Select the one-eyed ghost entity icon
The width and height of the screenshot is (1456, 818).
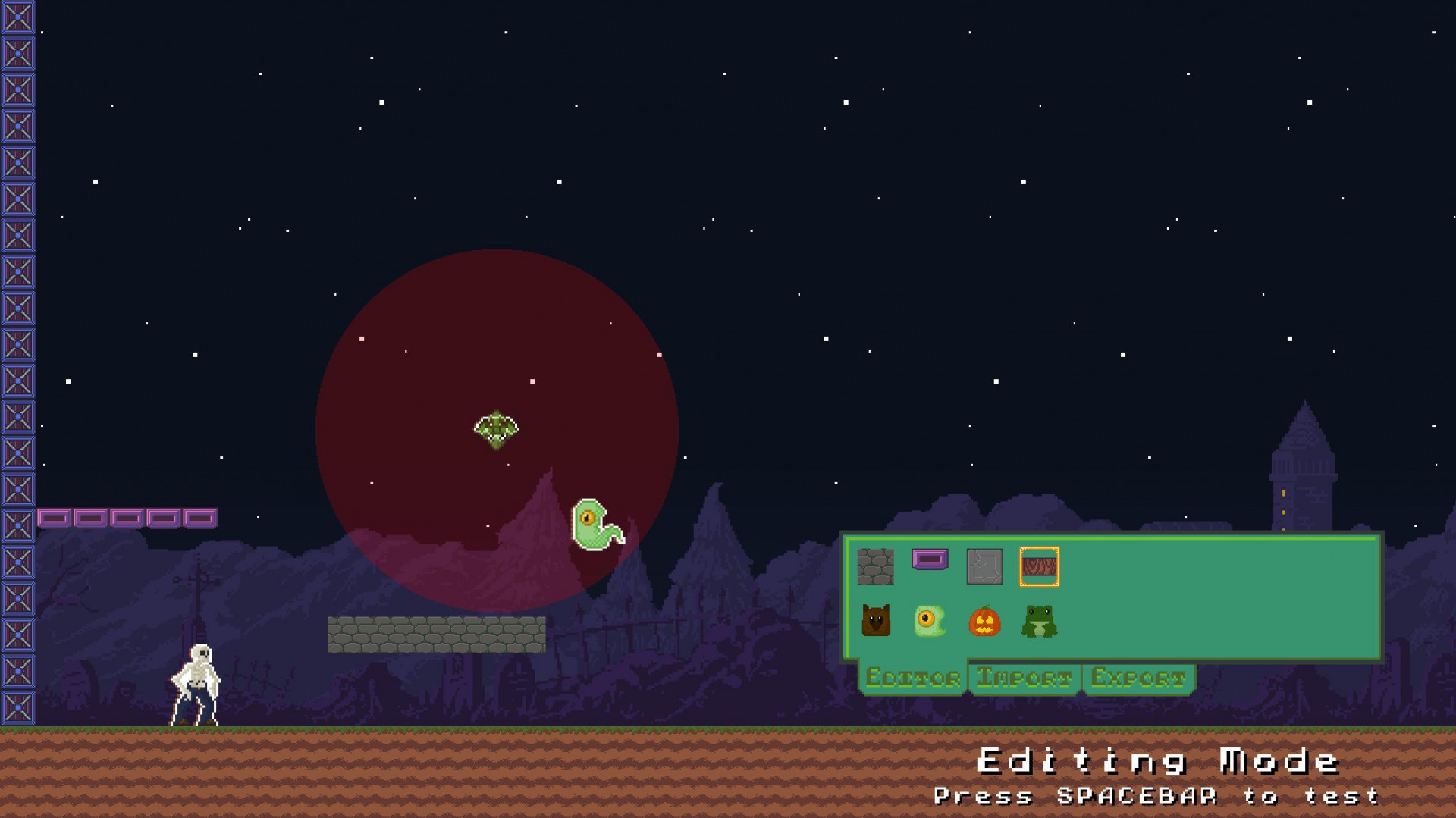coord(930,622)
